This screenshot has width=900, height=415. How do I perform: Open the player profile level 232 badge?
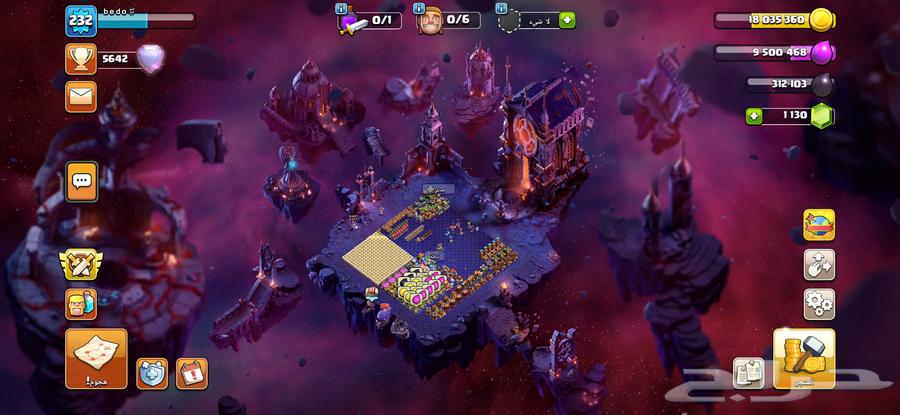coord(80,21)
